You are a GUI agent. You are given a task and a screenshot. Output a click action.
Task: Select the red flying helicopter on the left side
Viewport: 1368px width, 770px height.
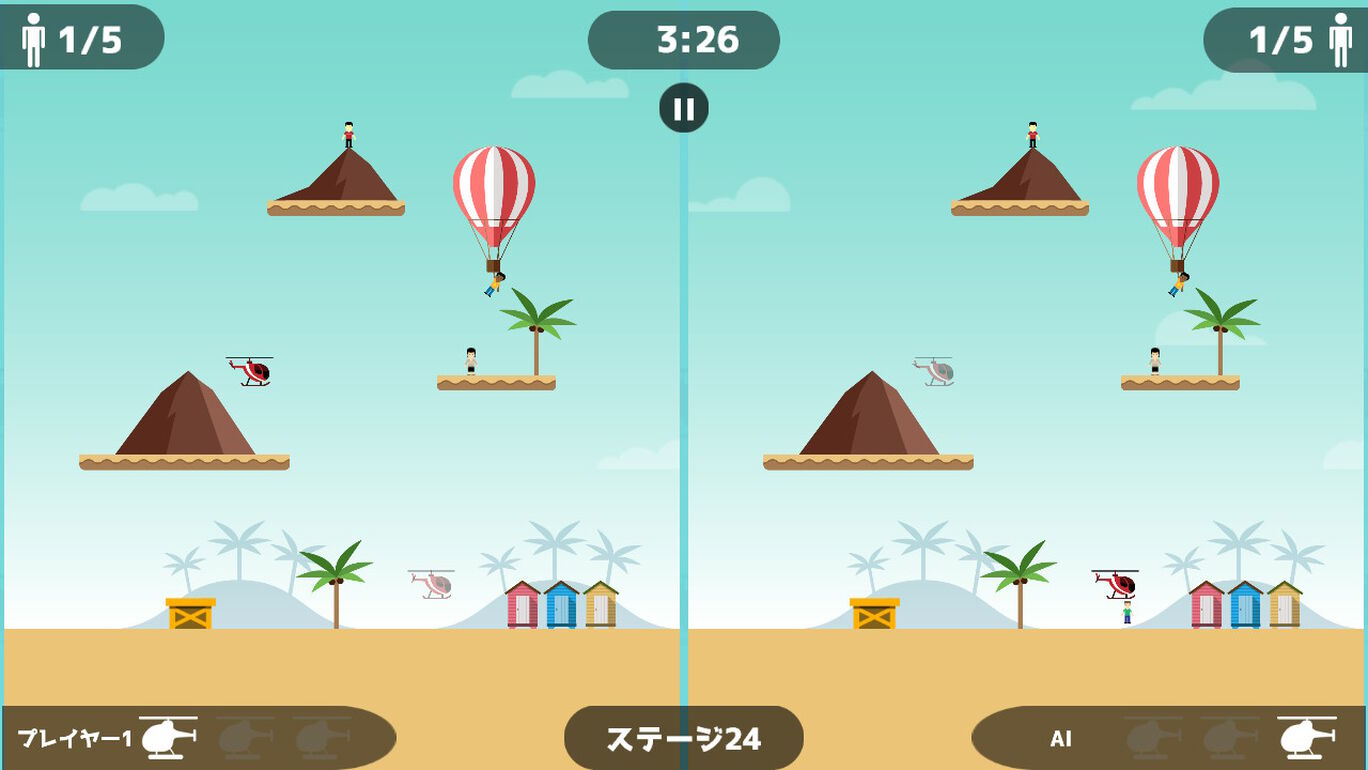[249, 371]
